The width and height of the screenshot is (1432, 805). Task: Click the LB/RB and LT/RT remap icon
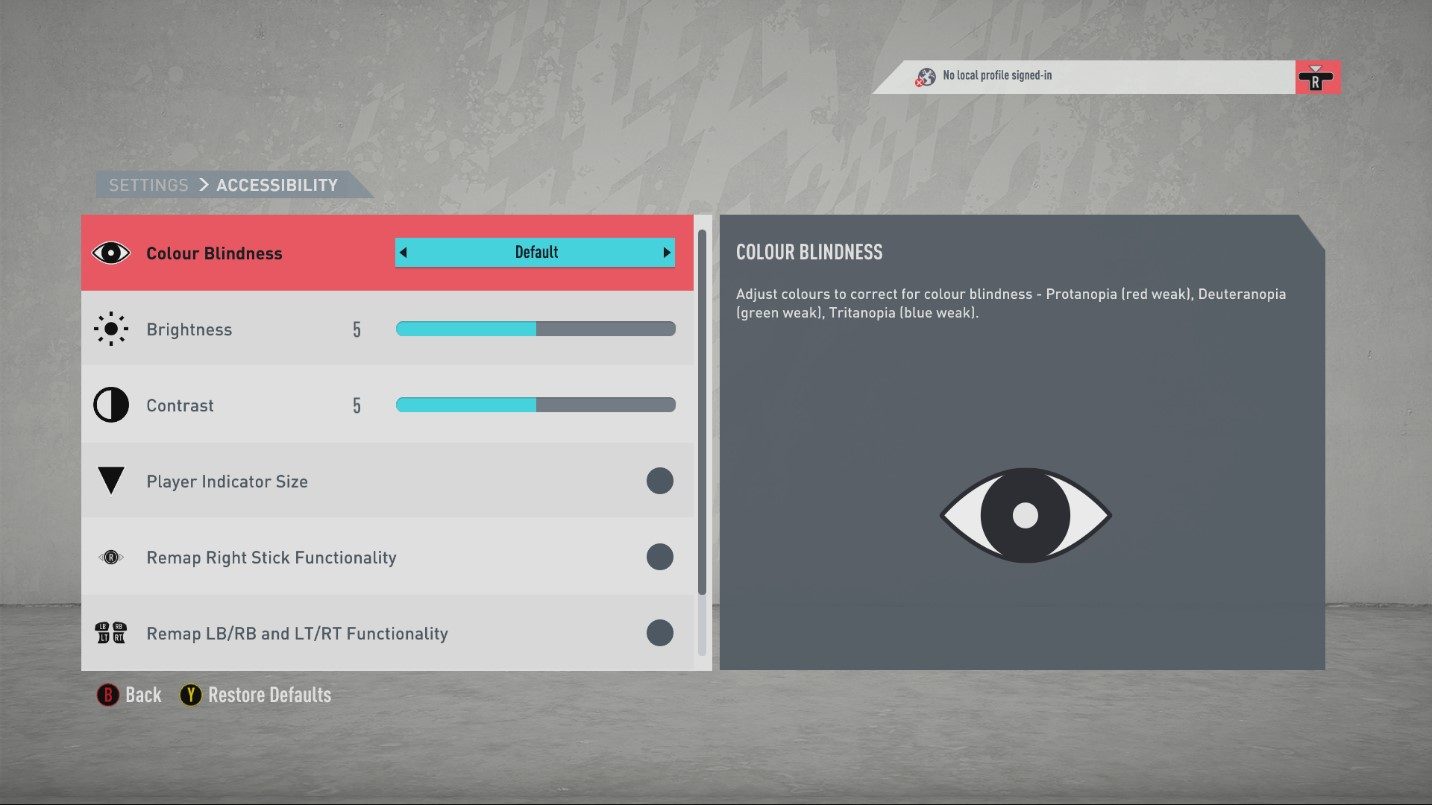click(x=110, y=633)
